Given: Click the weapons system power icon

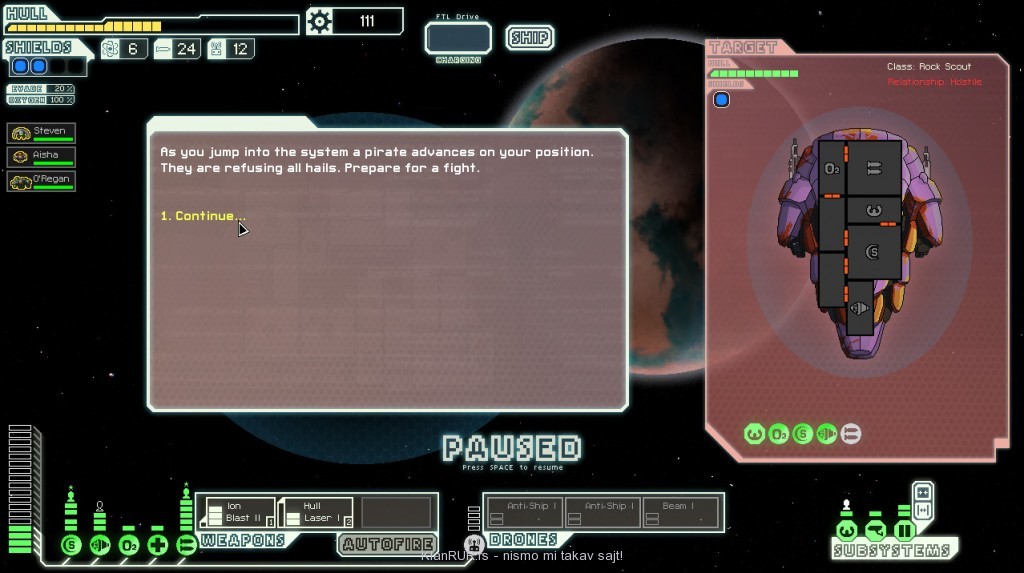Looking at the screenshot, I should pos(187,545).
